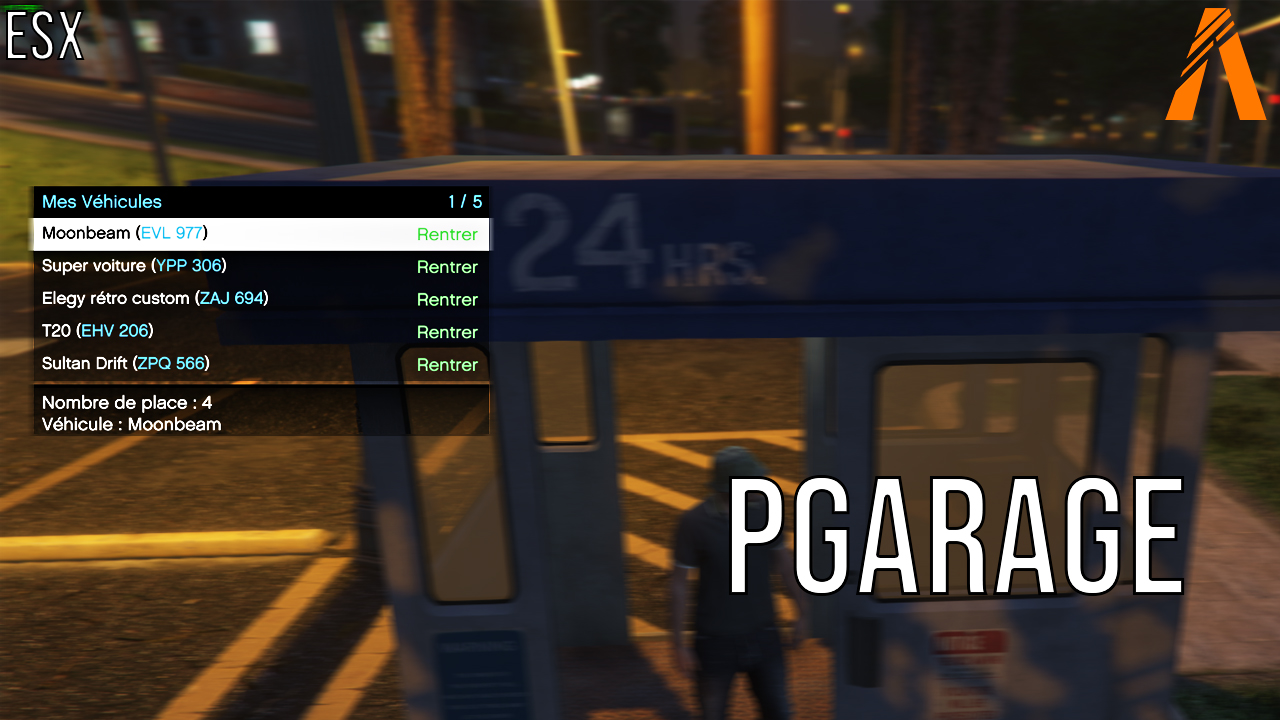Click the PGARAGE title text
The width and height of the screenshot is (1280, 720).
click(955, 535)
